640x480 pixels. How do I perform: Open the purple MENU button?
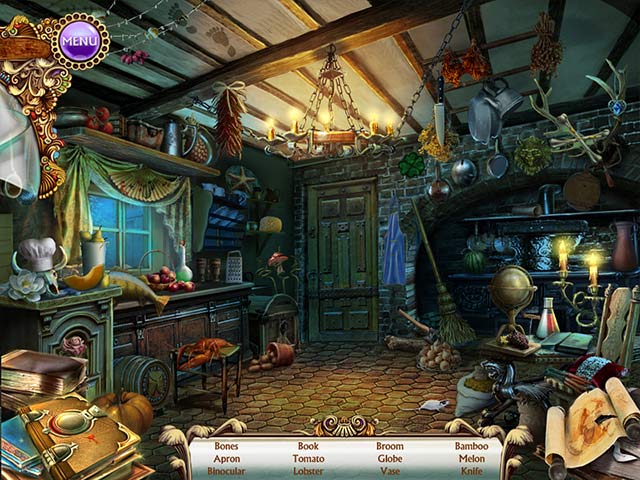click(x=79, y=41)
